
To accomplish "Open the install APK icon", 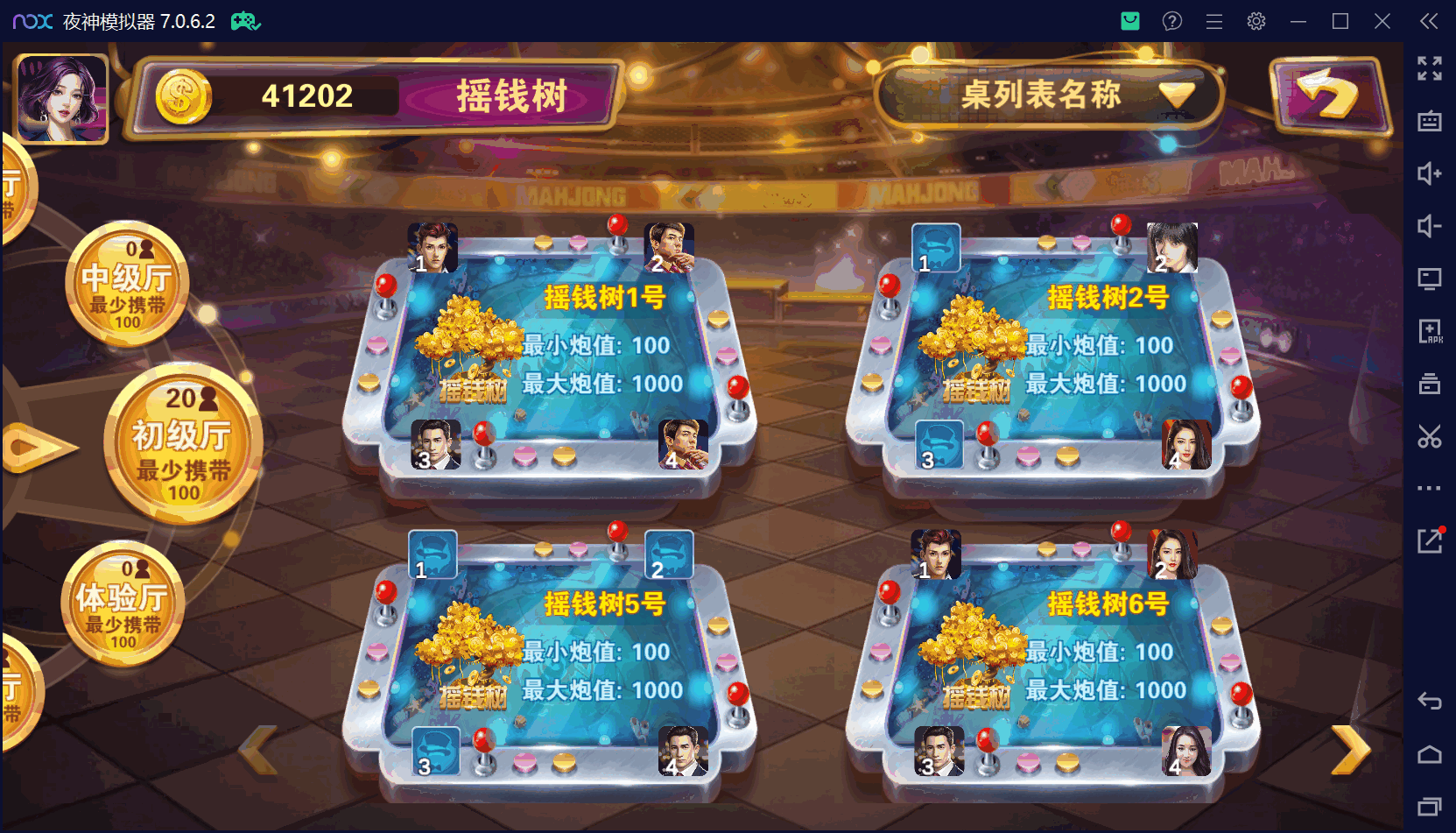I will pos(1430,331).
